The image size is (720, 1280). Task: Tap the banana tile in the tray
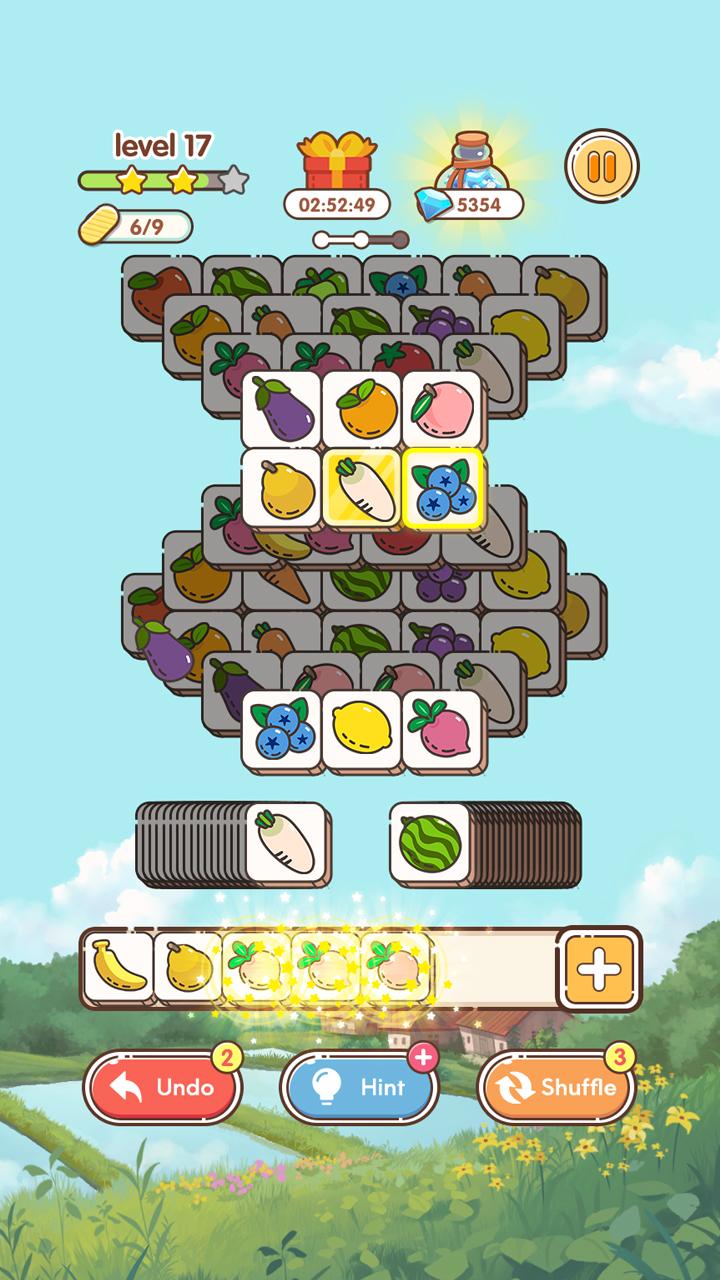tap(118, 967)
